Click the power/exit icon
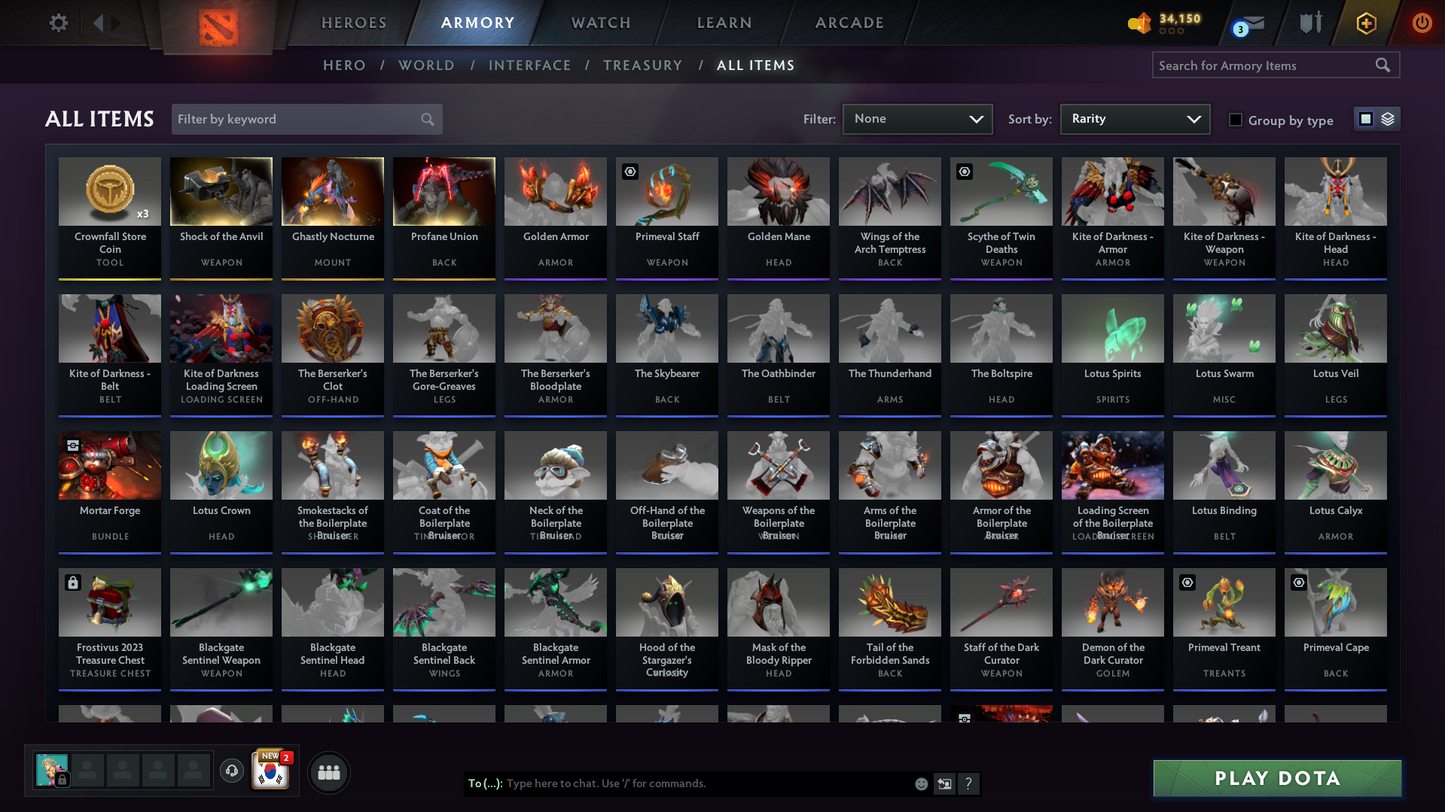The image size is (1445, 812). tap(1421, 22)
